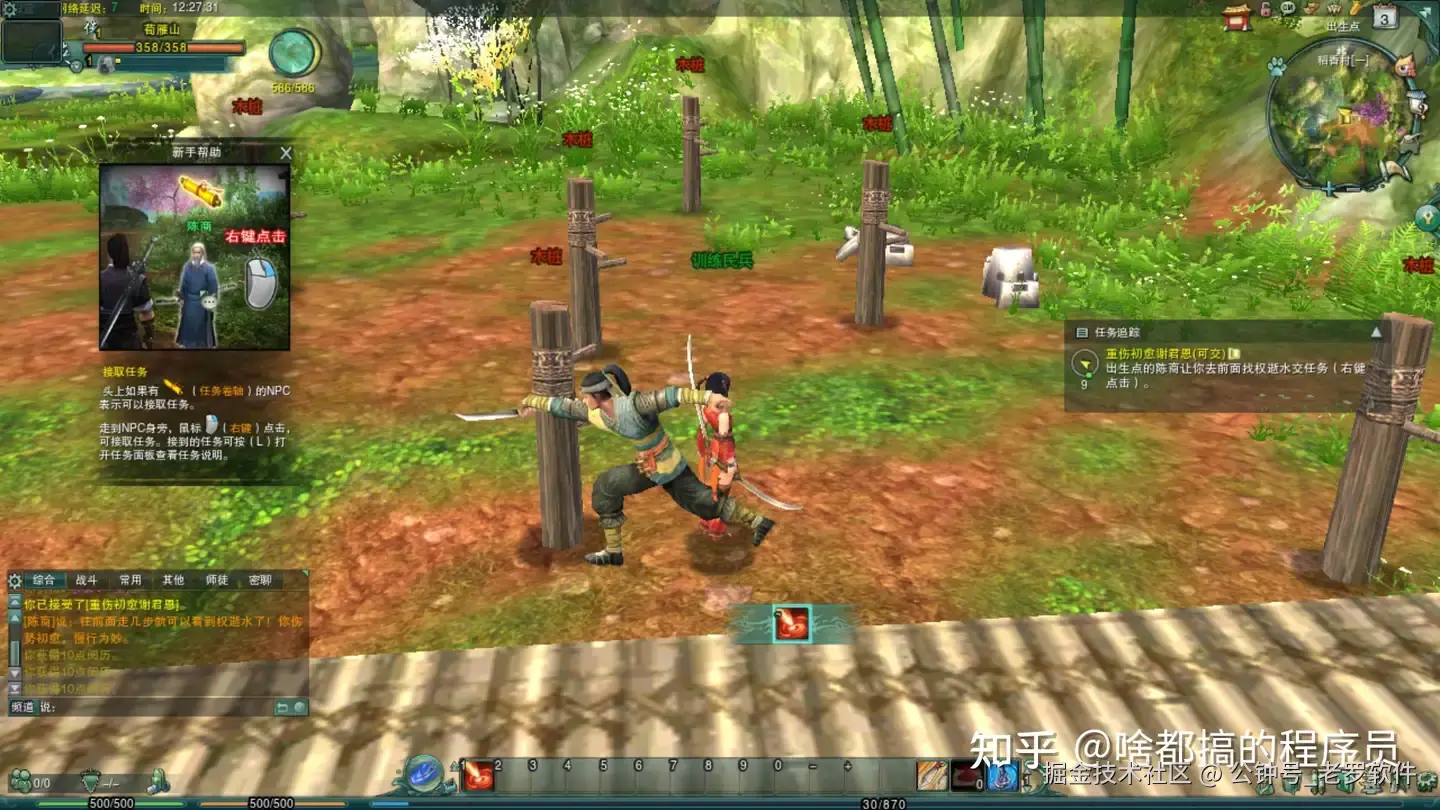Viewport: 1440px width, 810px height.
Task: Collapse the 任务追踪 quest tracker
Action: (x=1376, y=332)
